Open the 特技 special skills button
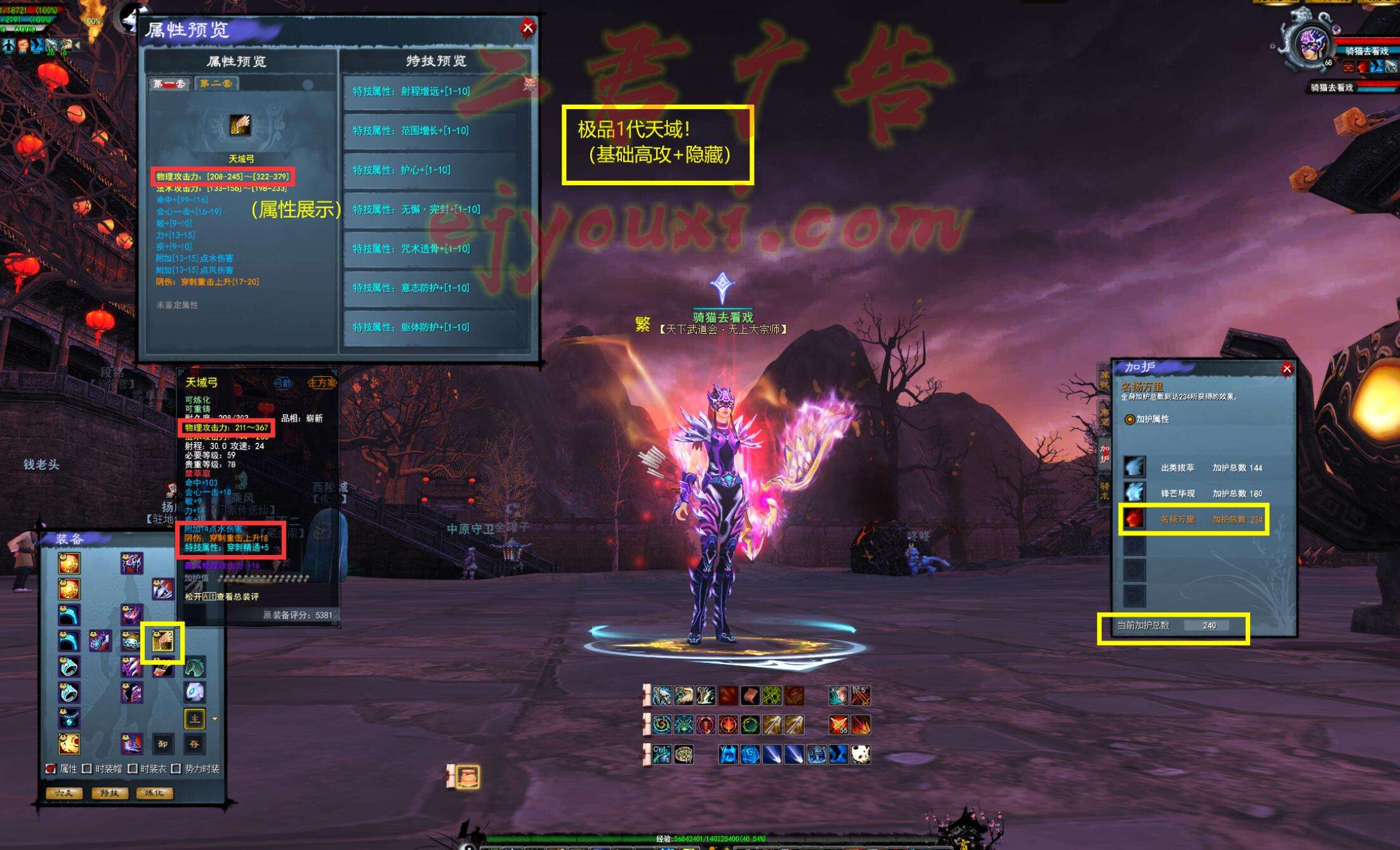 click(109, 793)
